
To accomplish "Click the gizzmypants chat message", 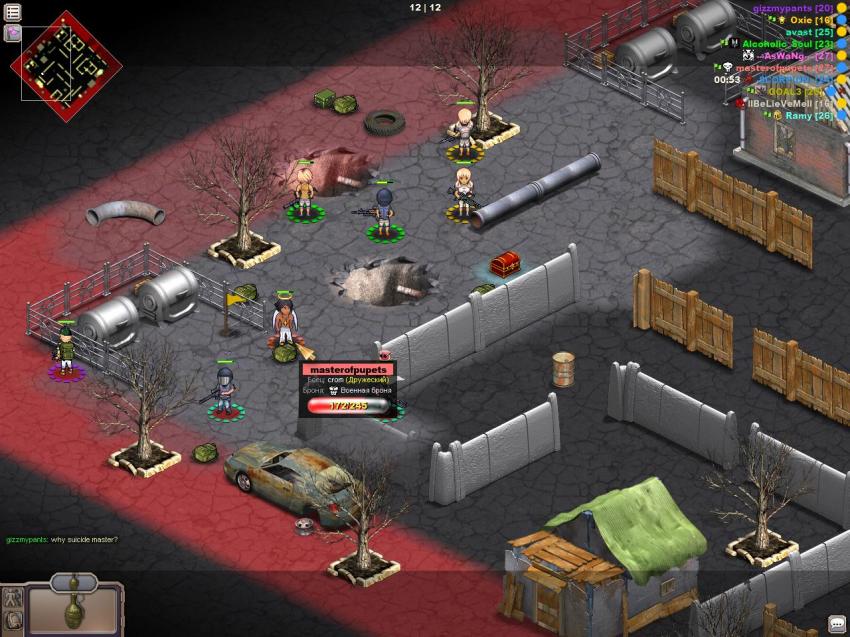I will [62, 540].
